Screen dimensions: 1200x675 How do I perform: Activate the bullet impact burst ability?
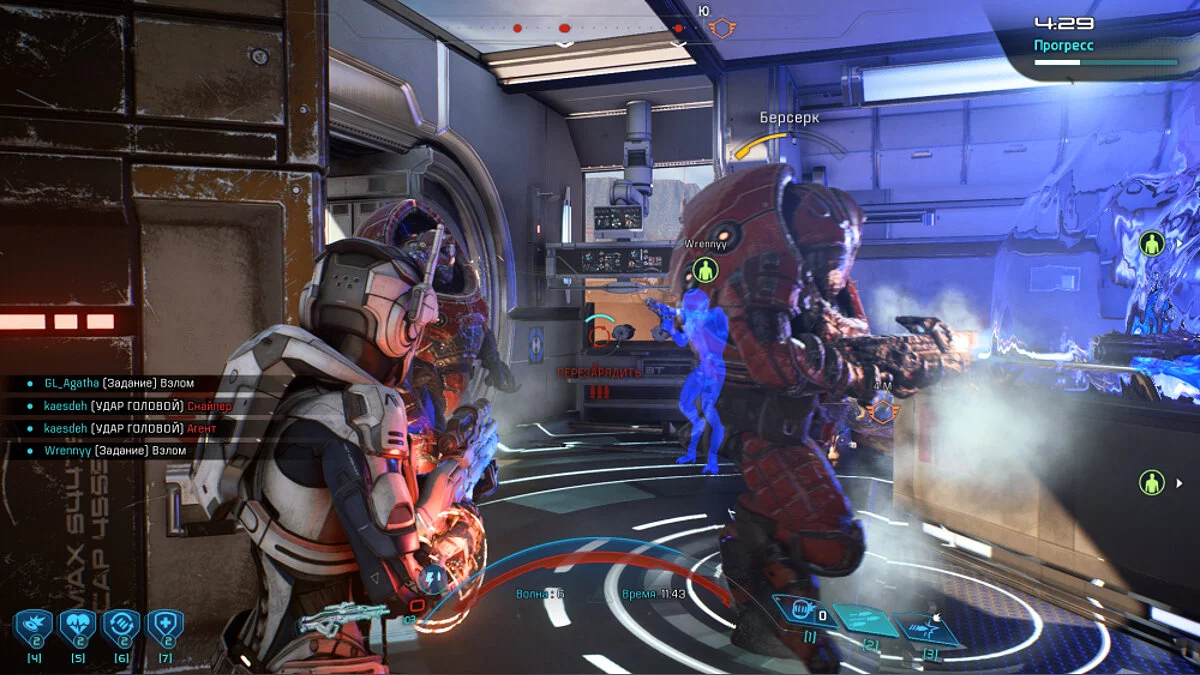928,627
